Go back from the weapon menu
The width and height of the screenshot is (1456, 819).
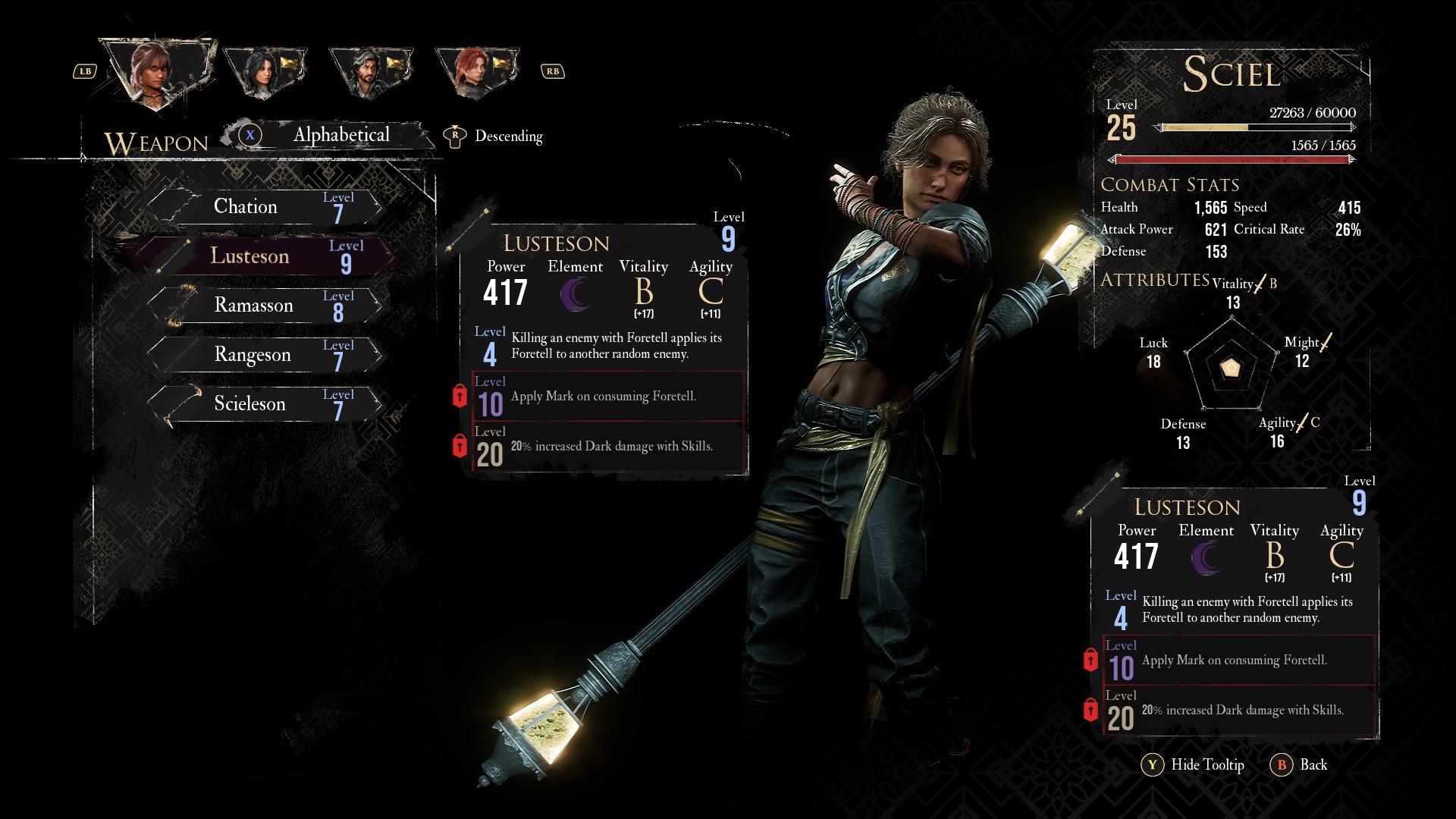click(x=1299, y=764)
